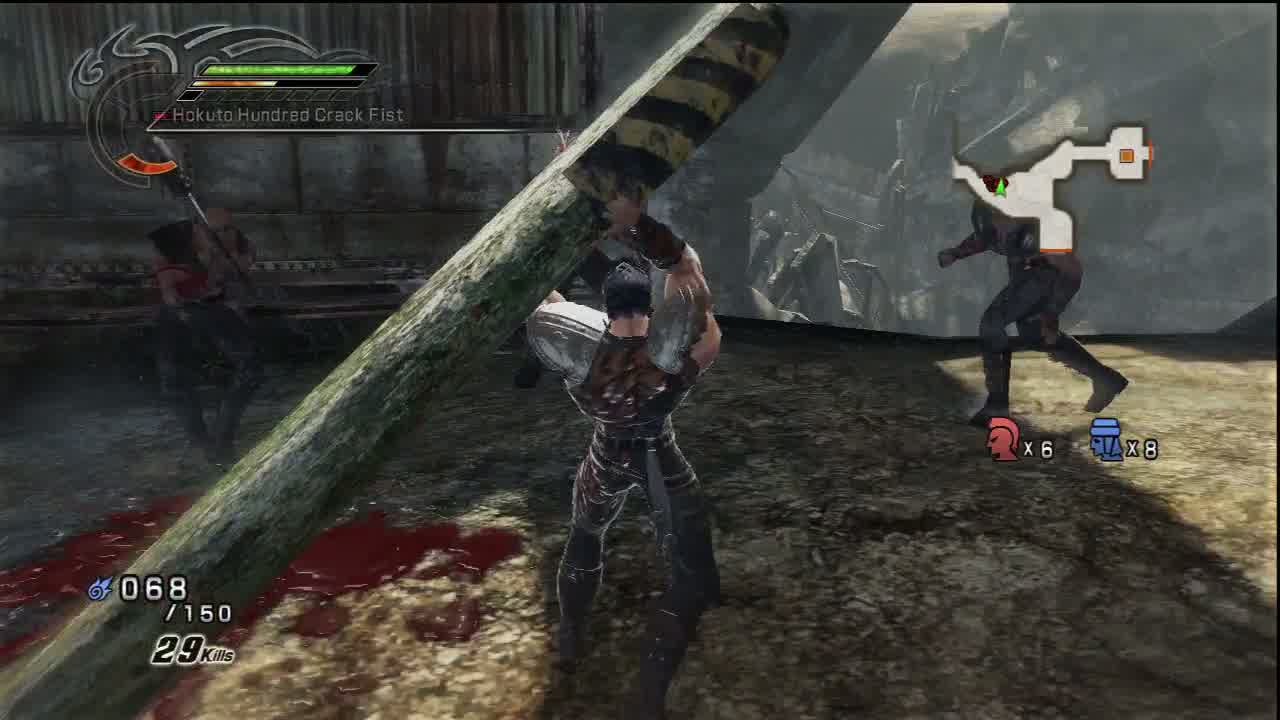Click the red helmet enemy counter icon
The height and width of the screenshot is (720, 1280).
coord(1003,440)
